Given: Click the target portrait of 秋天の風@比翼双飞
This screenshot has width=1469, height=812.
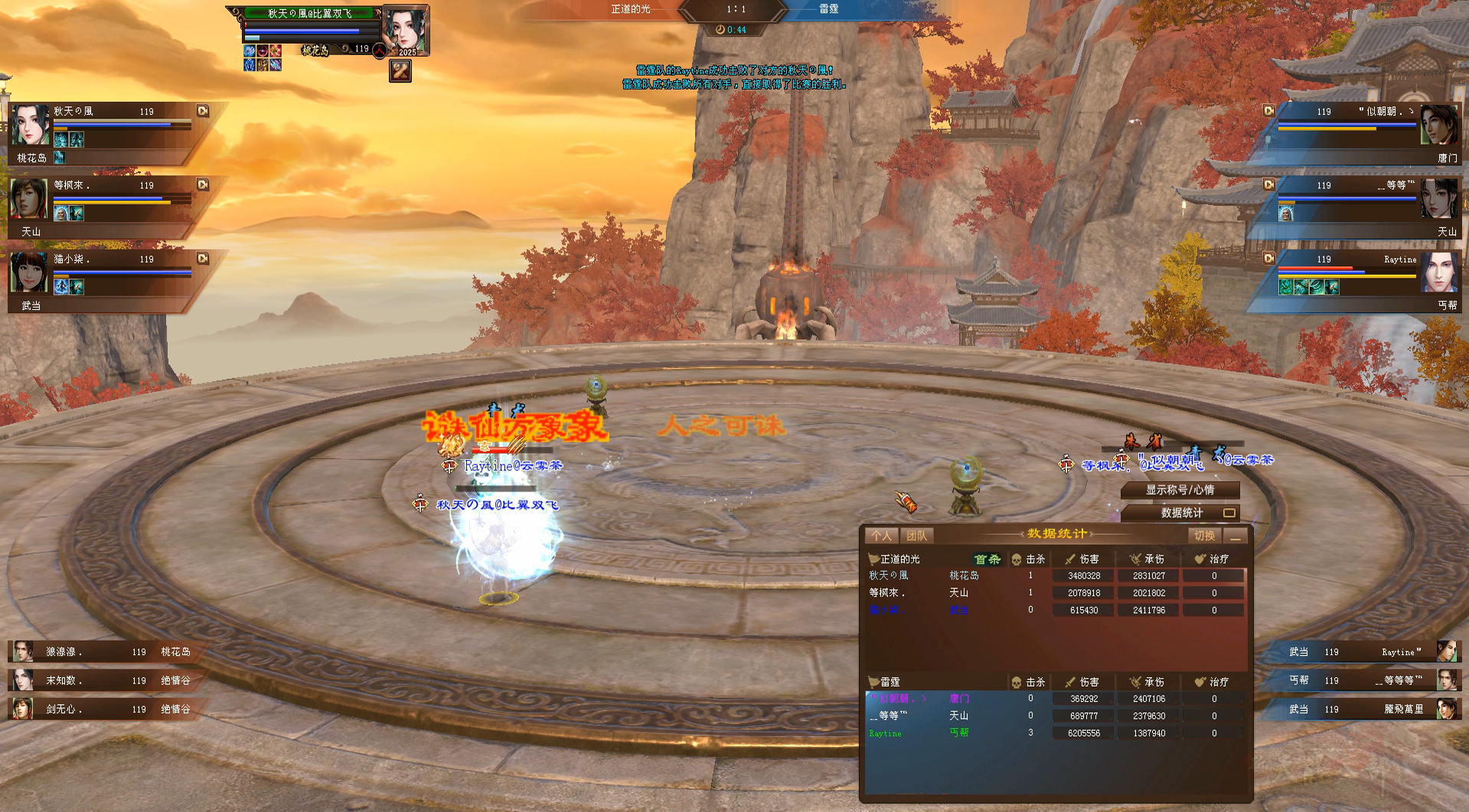Looking at the screenshot, I should click(x=405, y=31).
